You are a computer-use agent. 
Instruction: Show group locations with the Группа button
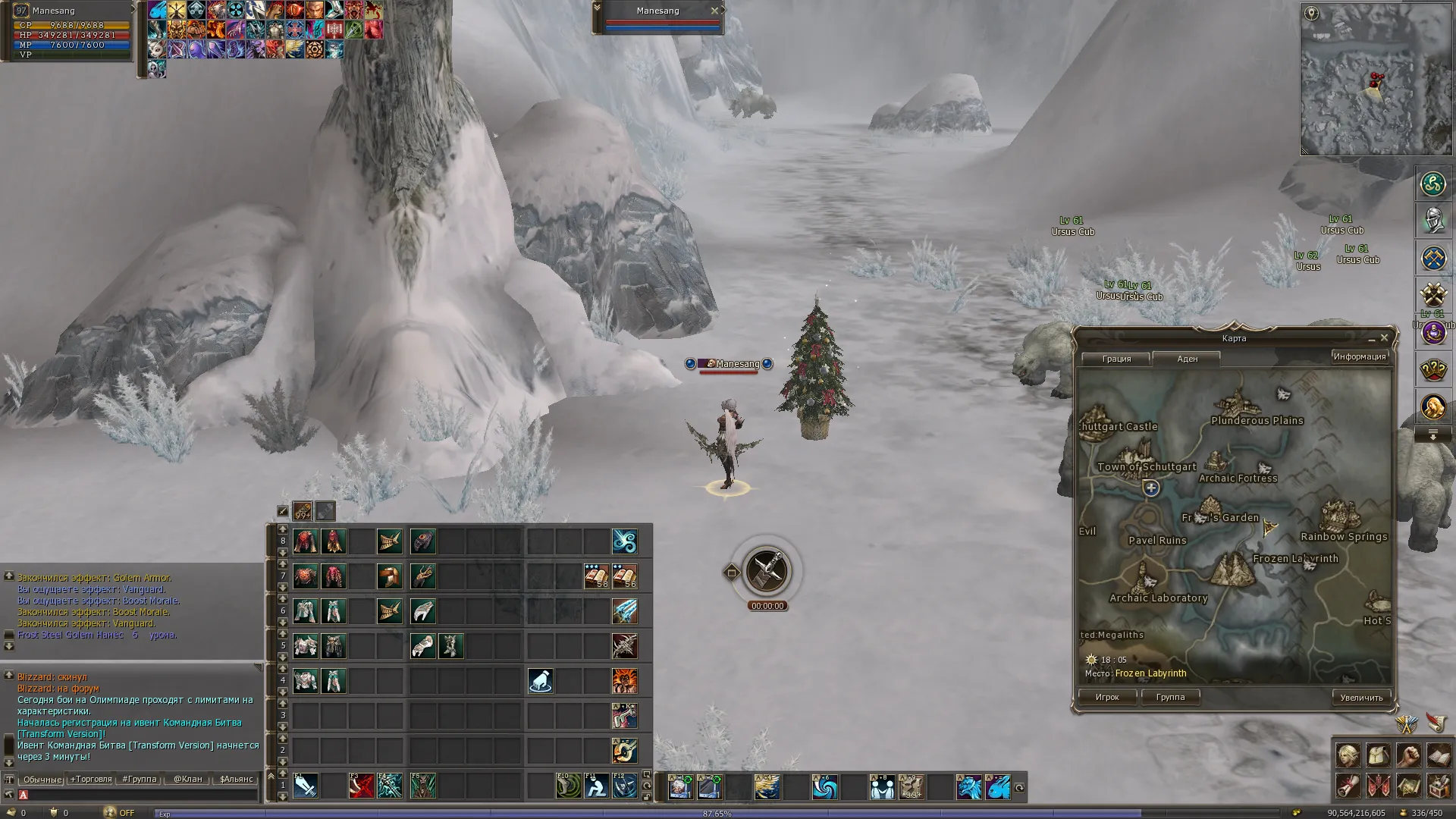coord(1170,697)
